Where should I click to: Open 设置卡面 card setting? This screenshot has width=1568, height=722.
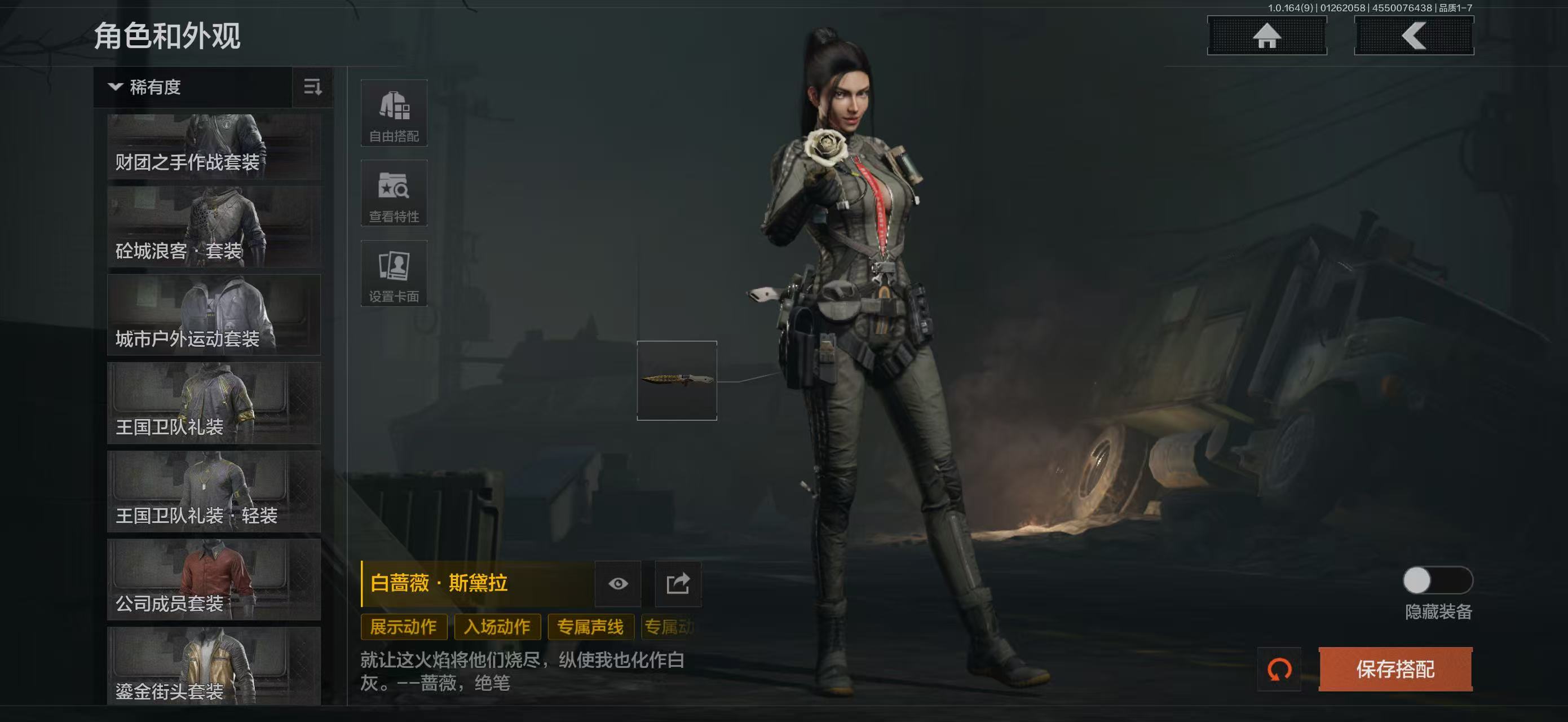coord(394,274)
